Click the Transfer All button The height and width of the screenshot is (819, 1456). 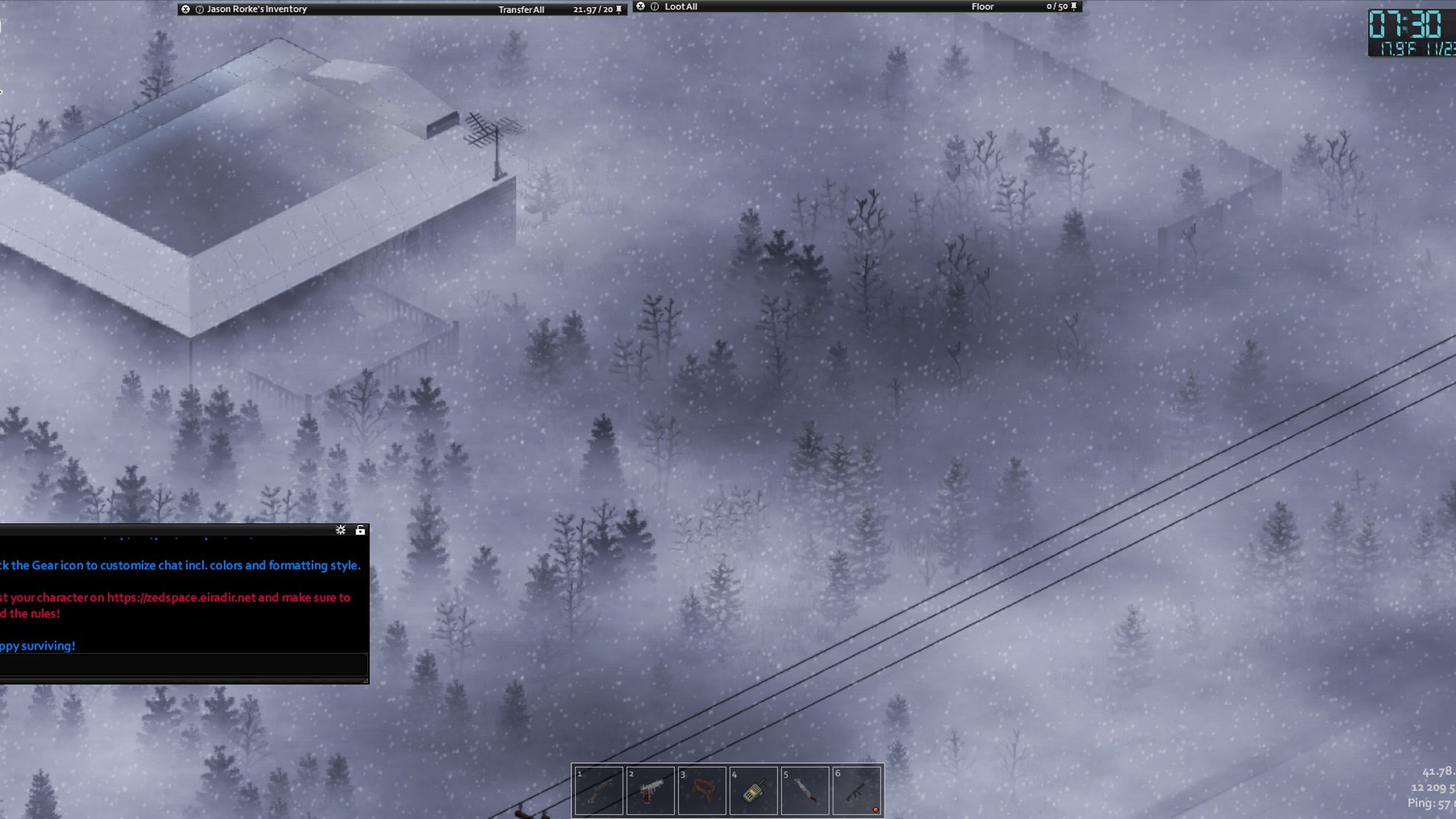[x=520, y=9]
